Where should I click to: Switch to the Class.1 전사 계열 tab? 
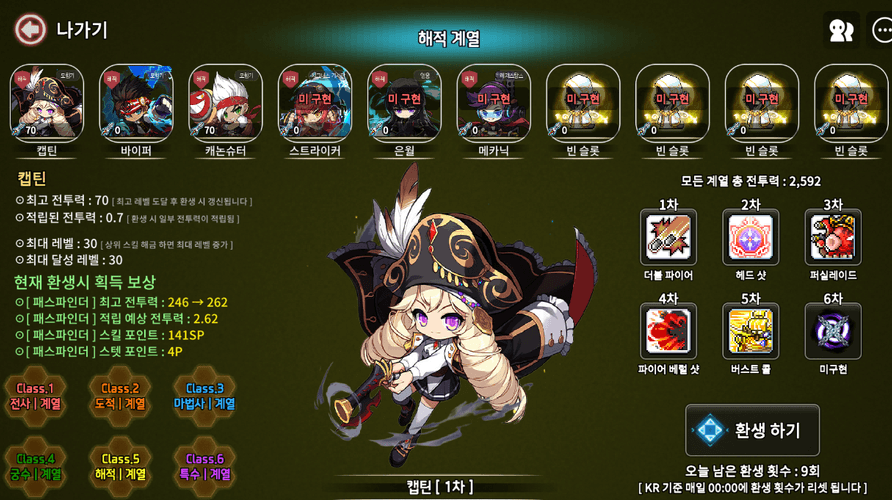(x=35, y=396)
